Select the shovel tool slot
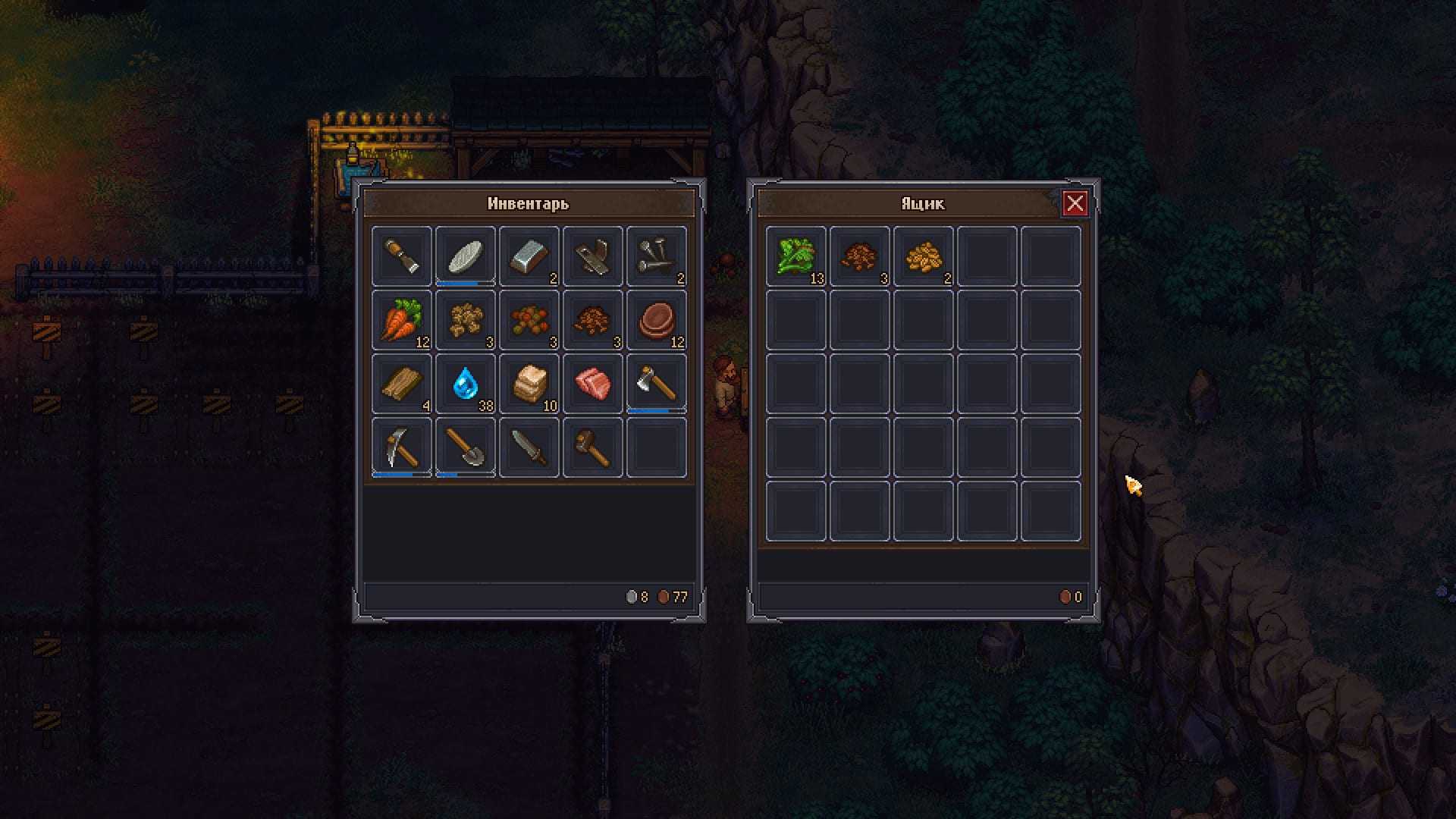This screenshot has width=1456, height=819. (466, 447)
